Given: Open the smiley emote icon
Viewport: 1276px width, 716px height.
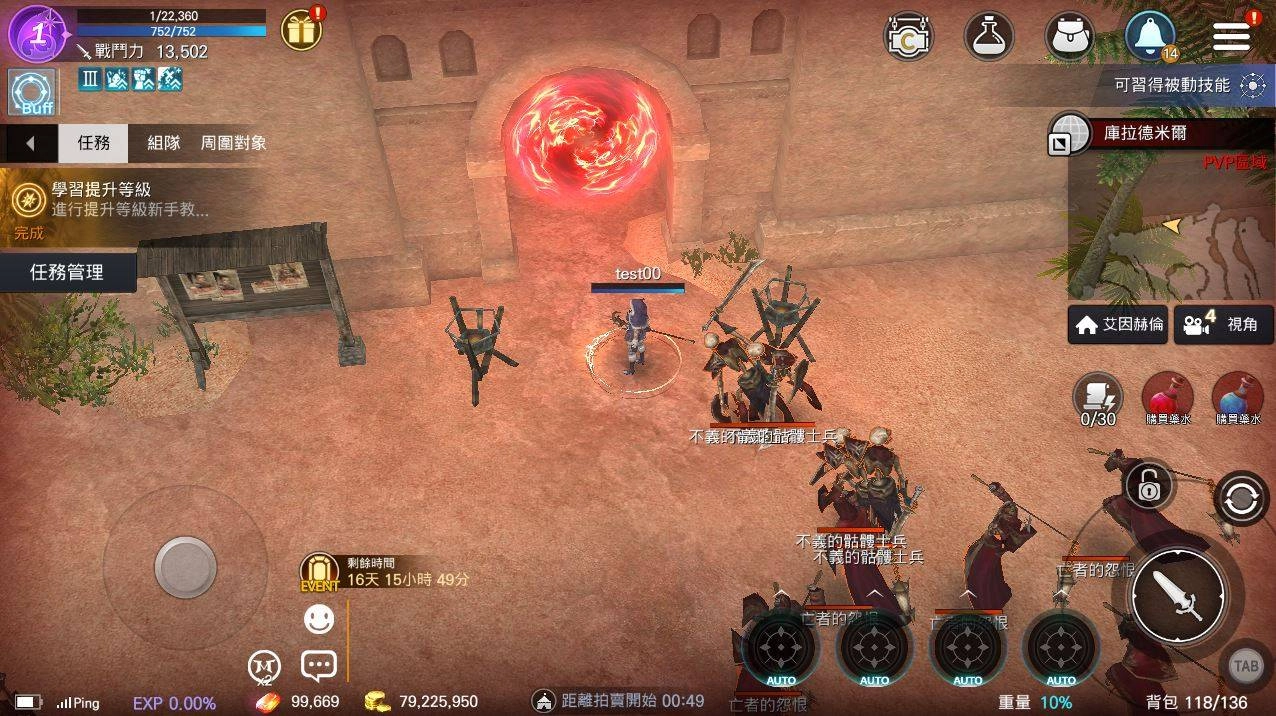Looking at the screenshot, I should [x=319, y=620].
